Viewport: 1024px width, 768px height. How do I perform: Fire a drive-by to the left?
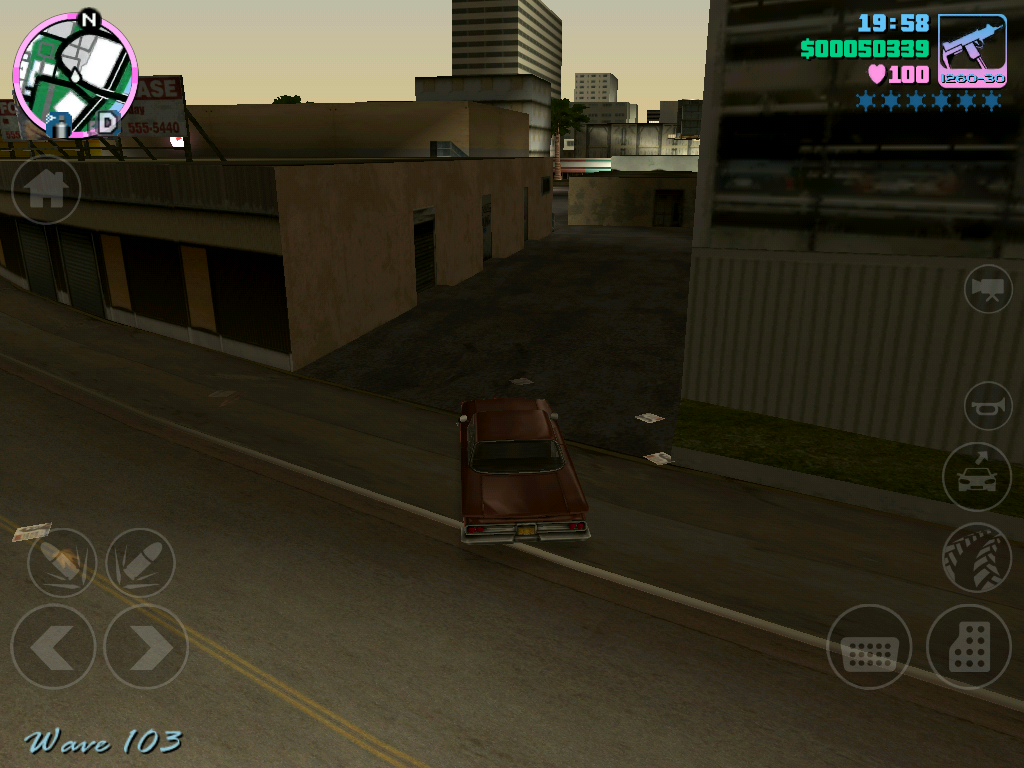click(62, 563)
